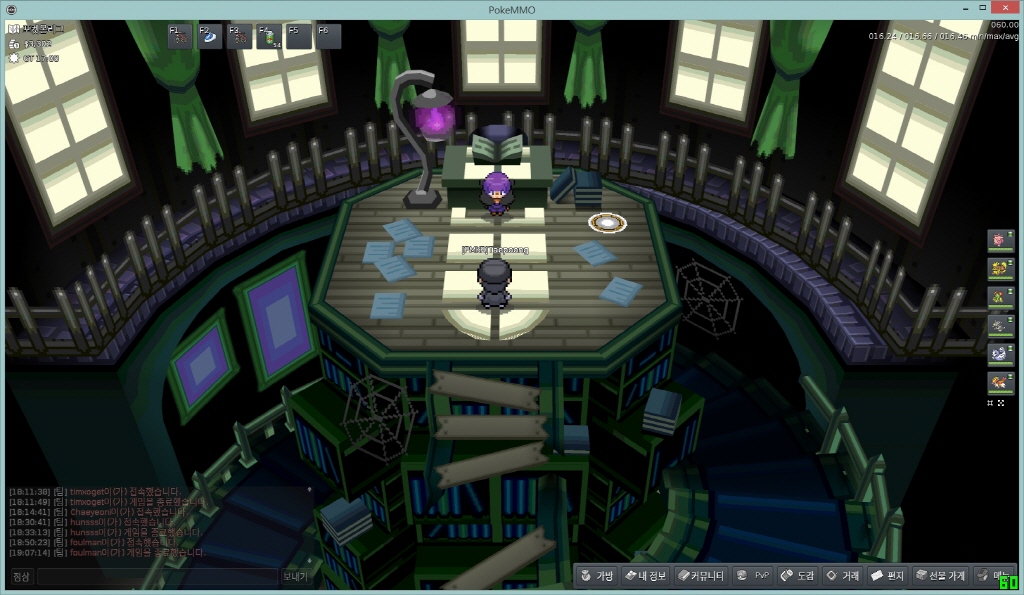Open the 정상 chat channel selector

click(x=22, y=577)
